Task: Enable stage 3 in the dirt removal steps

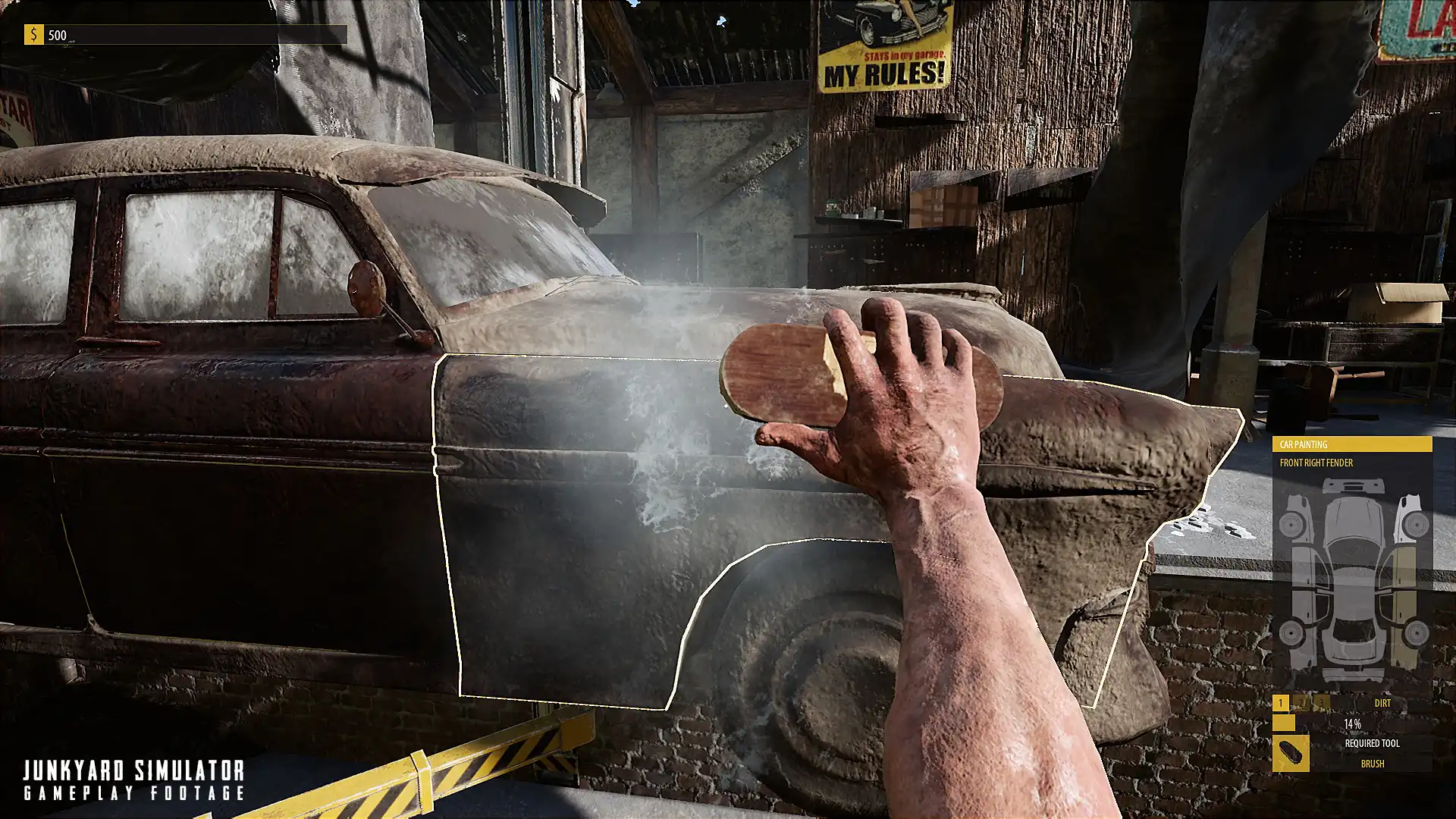Action: pyautogui.click(x=1320, y=701)
